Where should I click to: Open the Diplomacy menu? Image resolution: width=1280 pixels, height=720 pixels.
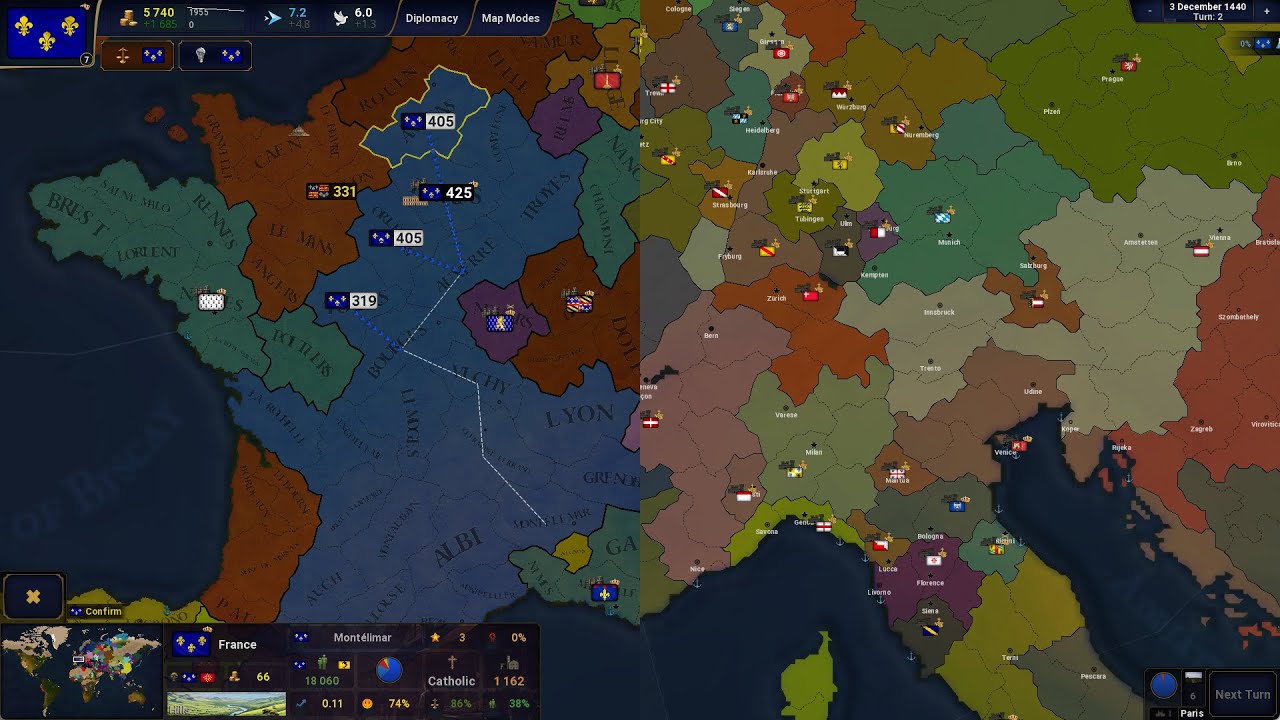pos(432,18)
